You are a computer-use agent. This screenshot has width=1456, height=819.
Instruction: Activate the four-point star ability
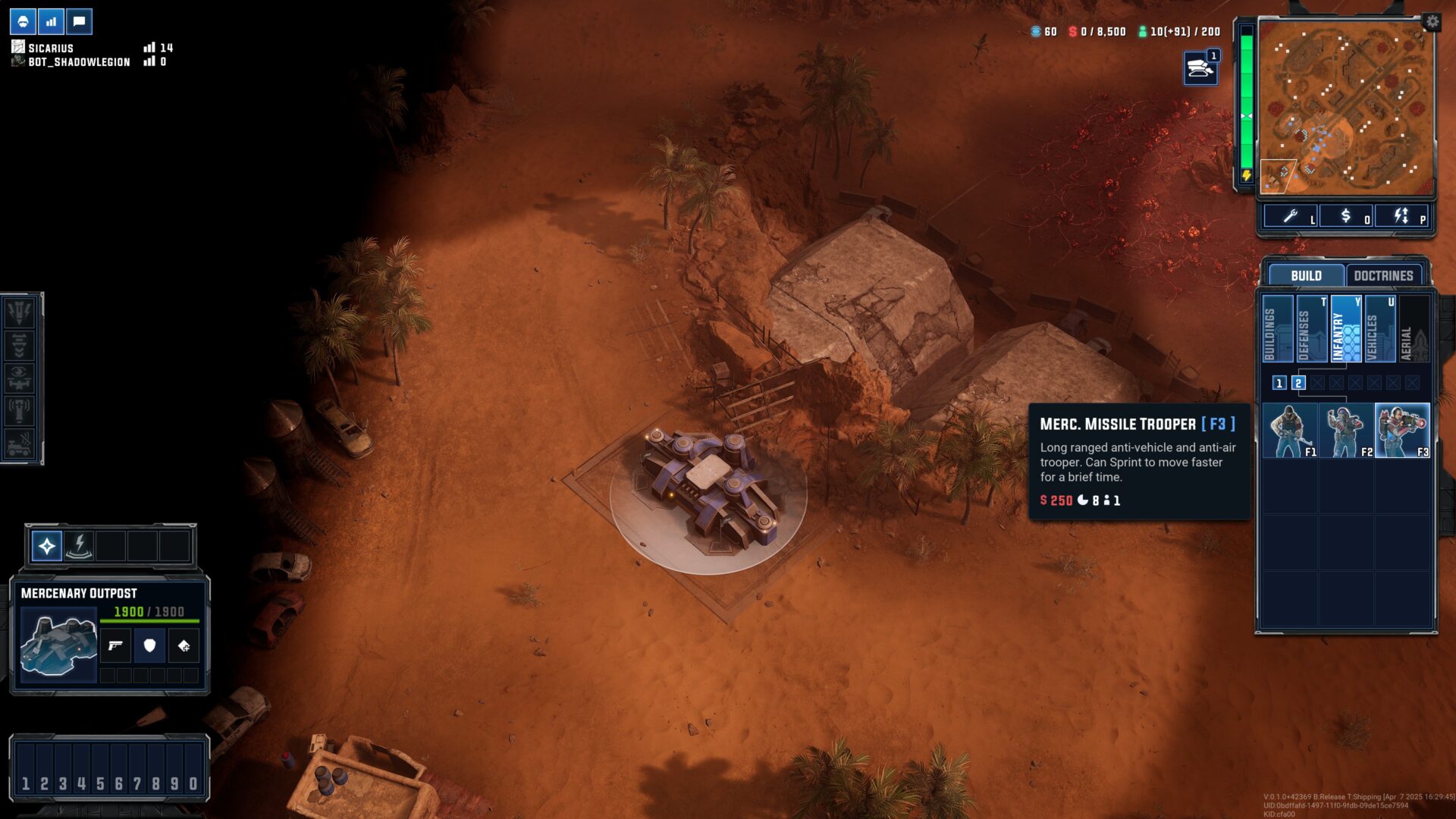(x=47, y=546)
